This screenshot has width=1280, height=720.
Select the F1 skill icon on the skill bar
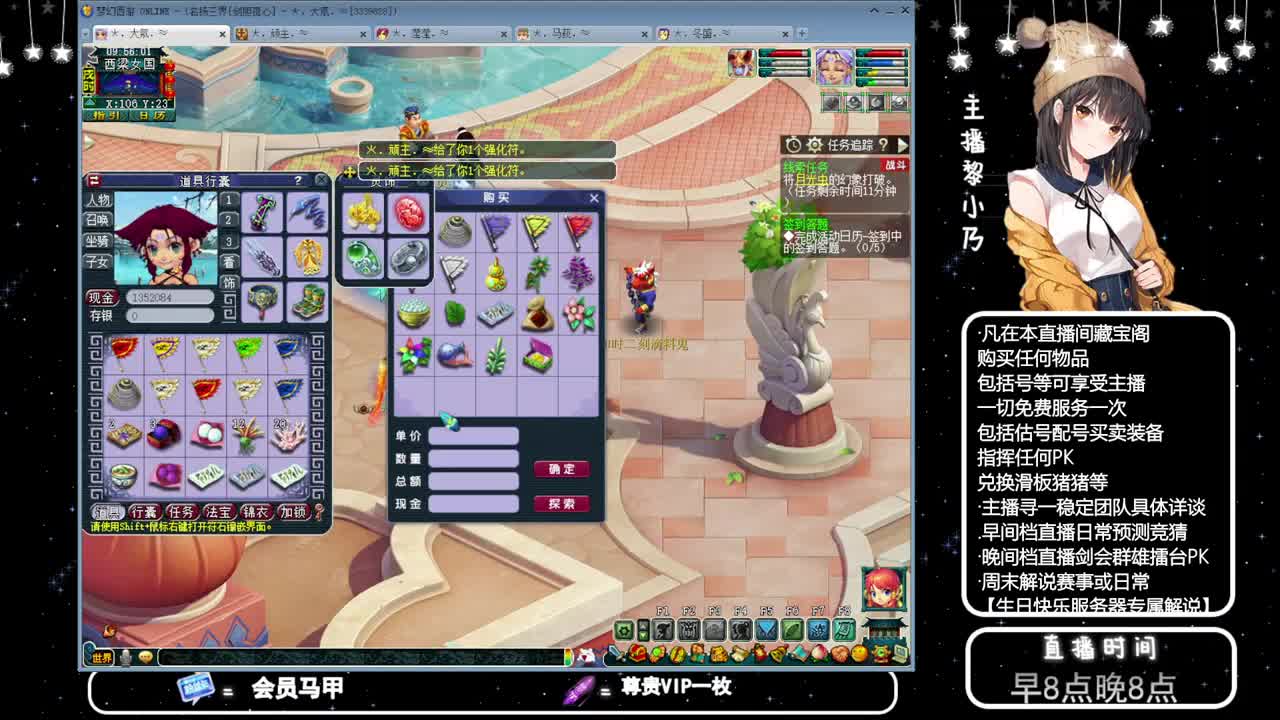point(664,628)
